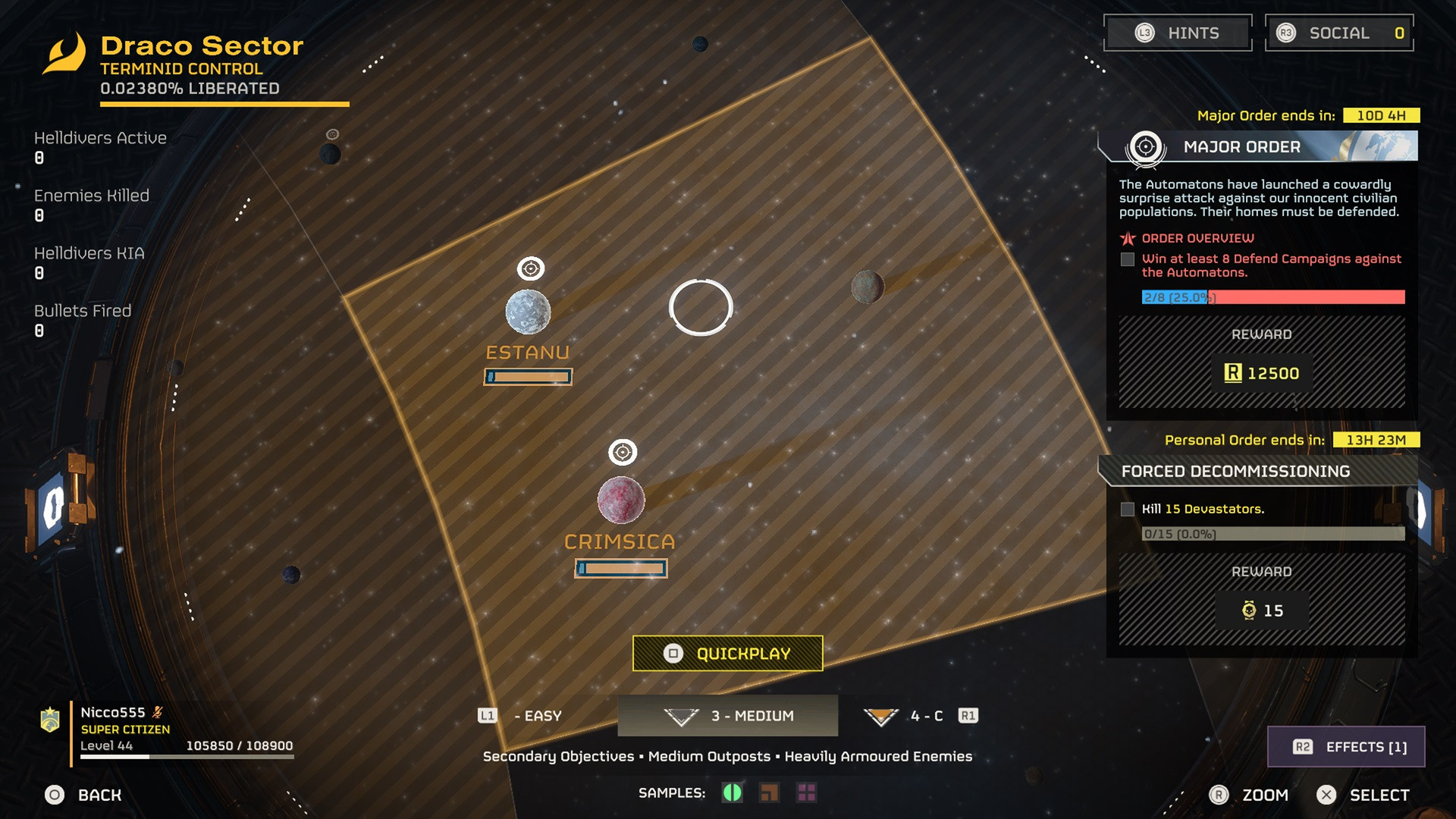This screenshot has height=819, width=1456.
Task: Select the planet Estanu
Action: [528, 312]
